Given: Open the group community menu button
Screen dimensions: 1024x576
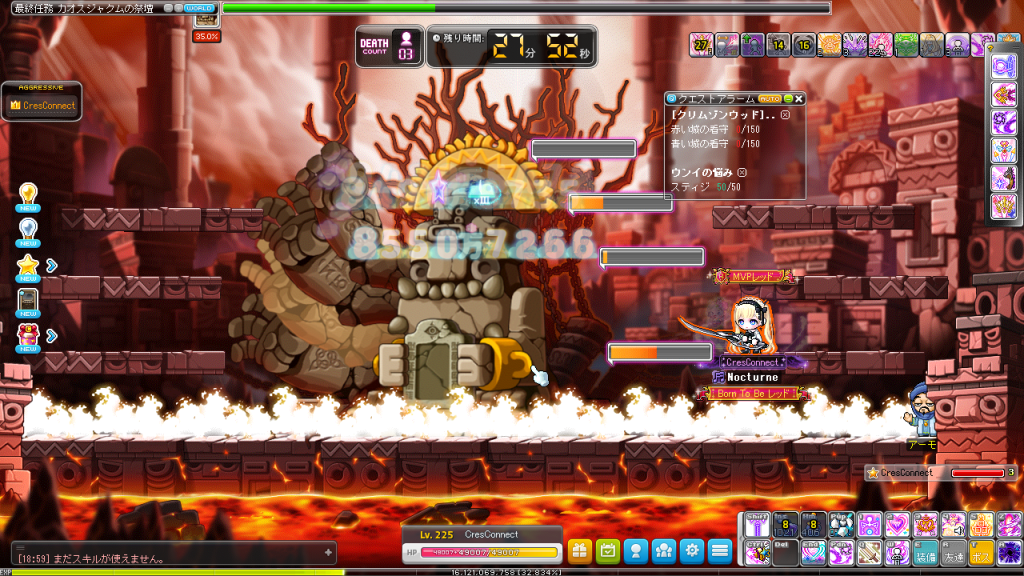Looking at the screenshot, I should click(663, 550).
